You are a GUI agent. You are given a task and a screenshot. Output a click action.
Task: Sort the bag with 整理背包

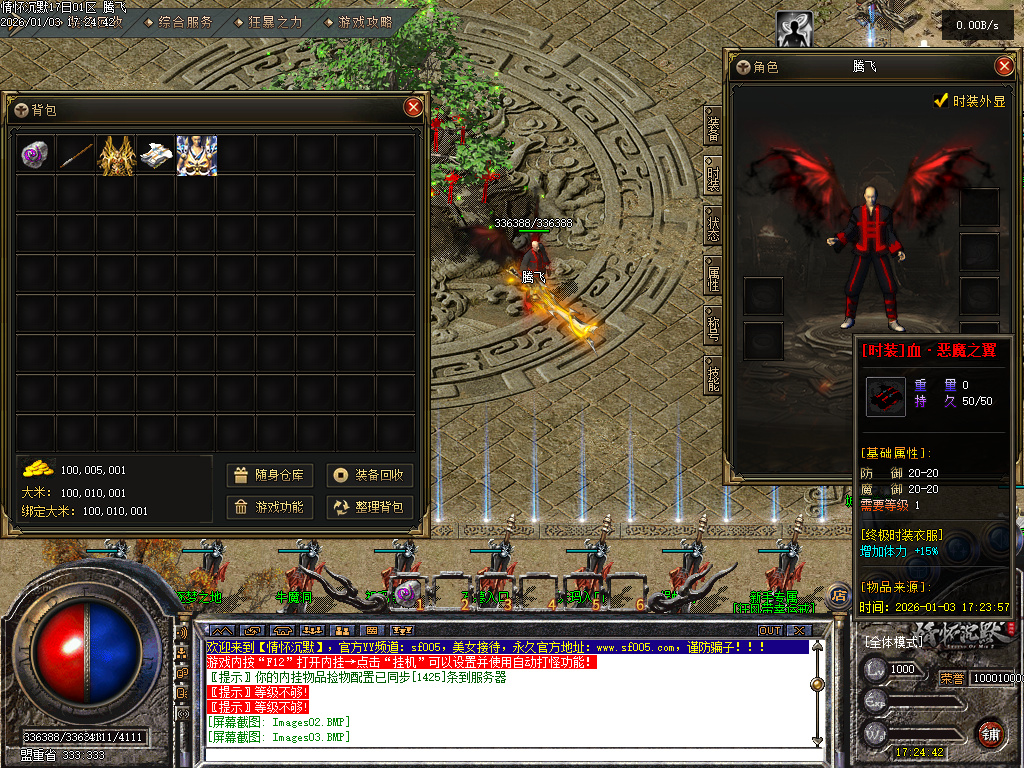coord(370,507)
